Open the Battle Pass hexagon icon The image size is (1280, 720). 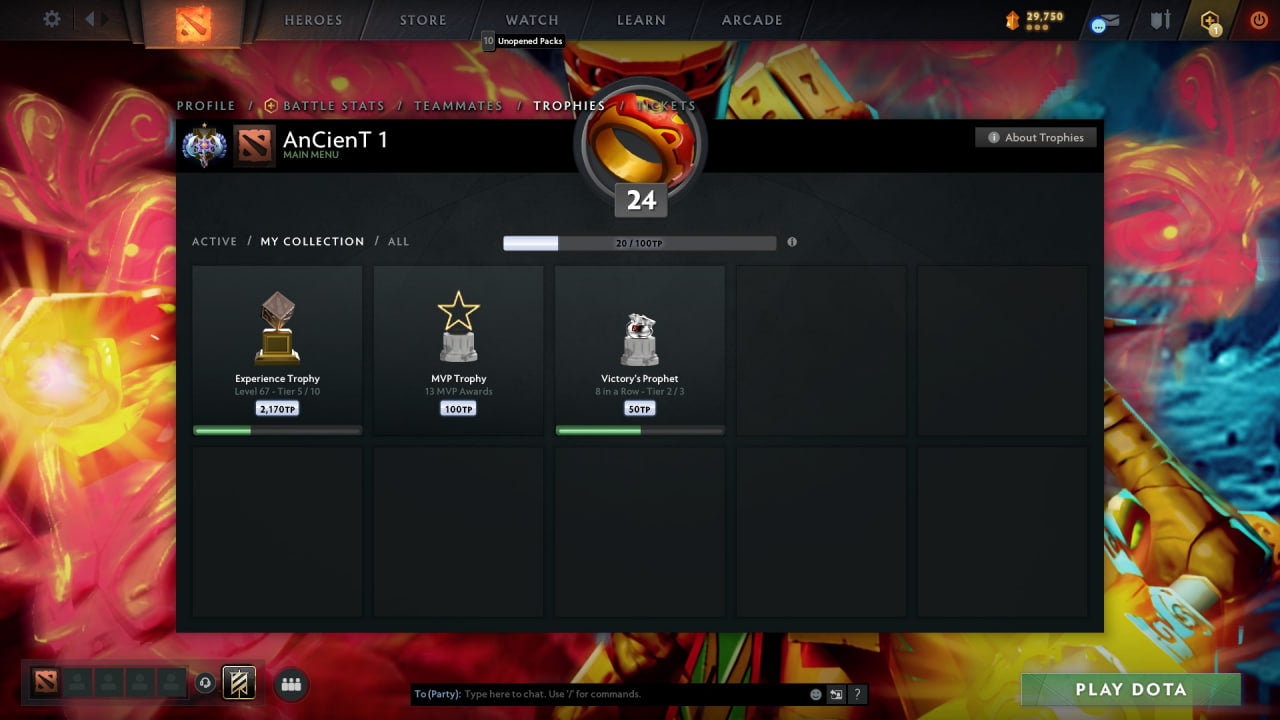tap(1208, 20)
